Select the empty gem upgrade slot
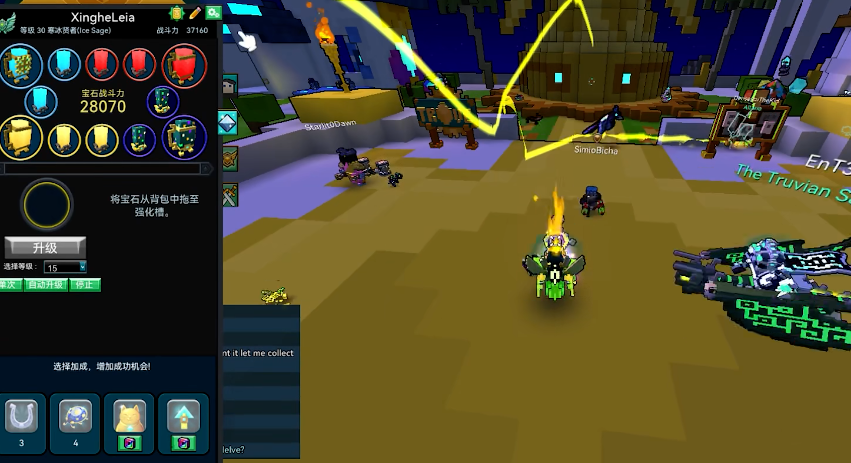 (47, 204)
